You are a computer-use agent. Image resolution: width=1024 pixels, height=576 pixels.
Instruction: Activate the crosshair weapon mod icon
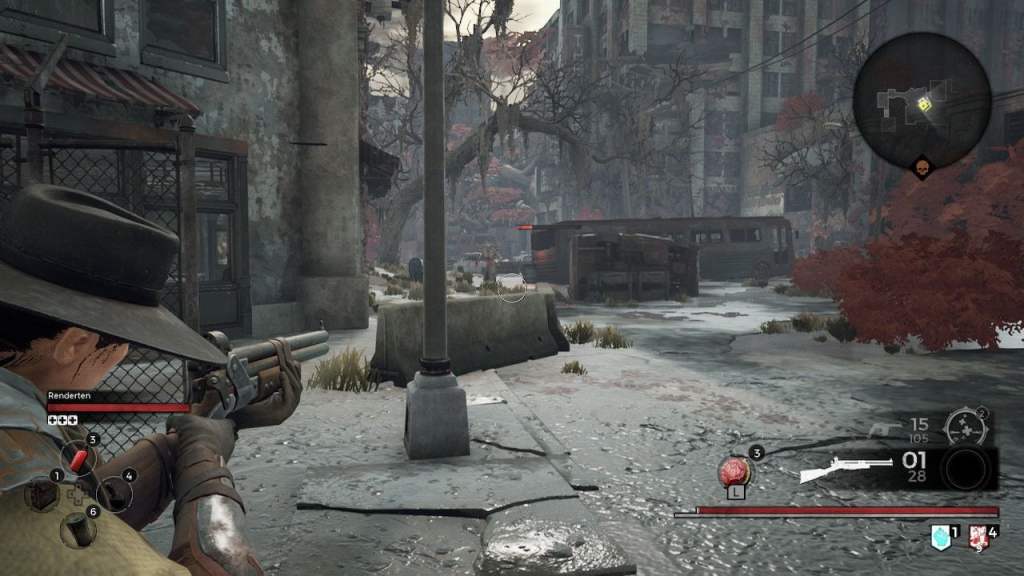965,427
